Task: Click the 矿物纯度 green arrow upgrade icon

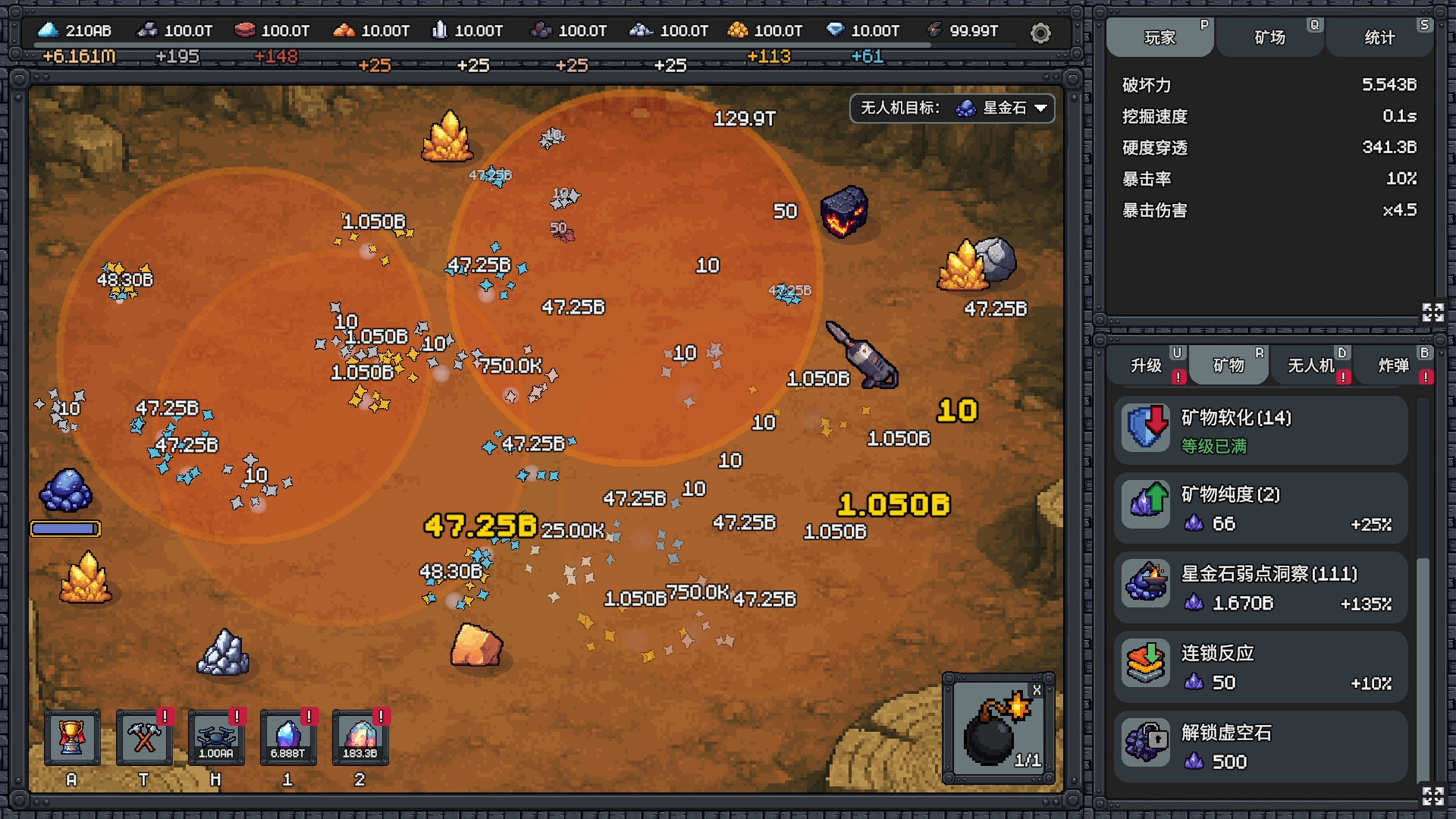Action: [x=1145, y=504]
